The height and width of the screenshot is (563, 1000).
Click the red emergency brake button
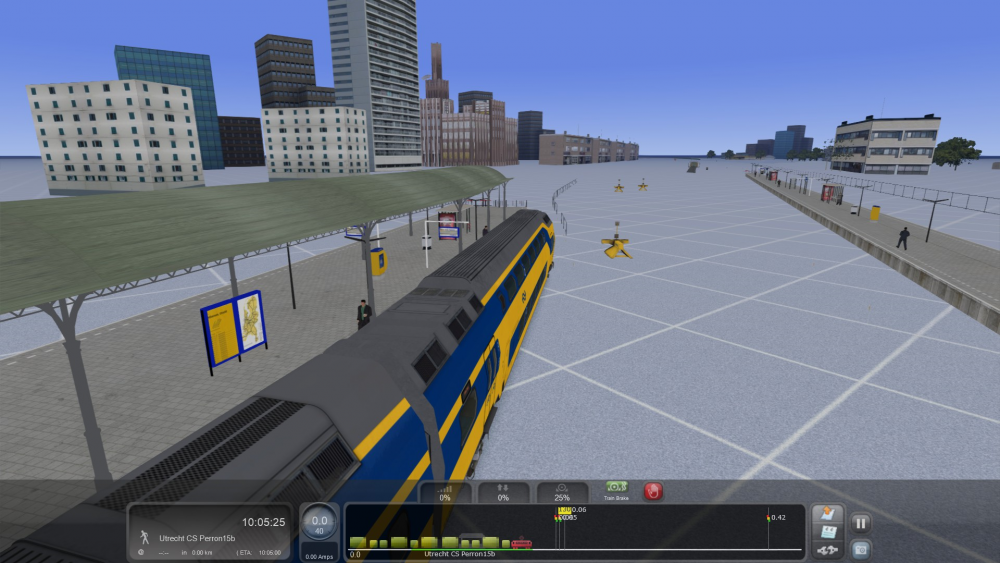click(653, 491)
